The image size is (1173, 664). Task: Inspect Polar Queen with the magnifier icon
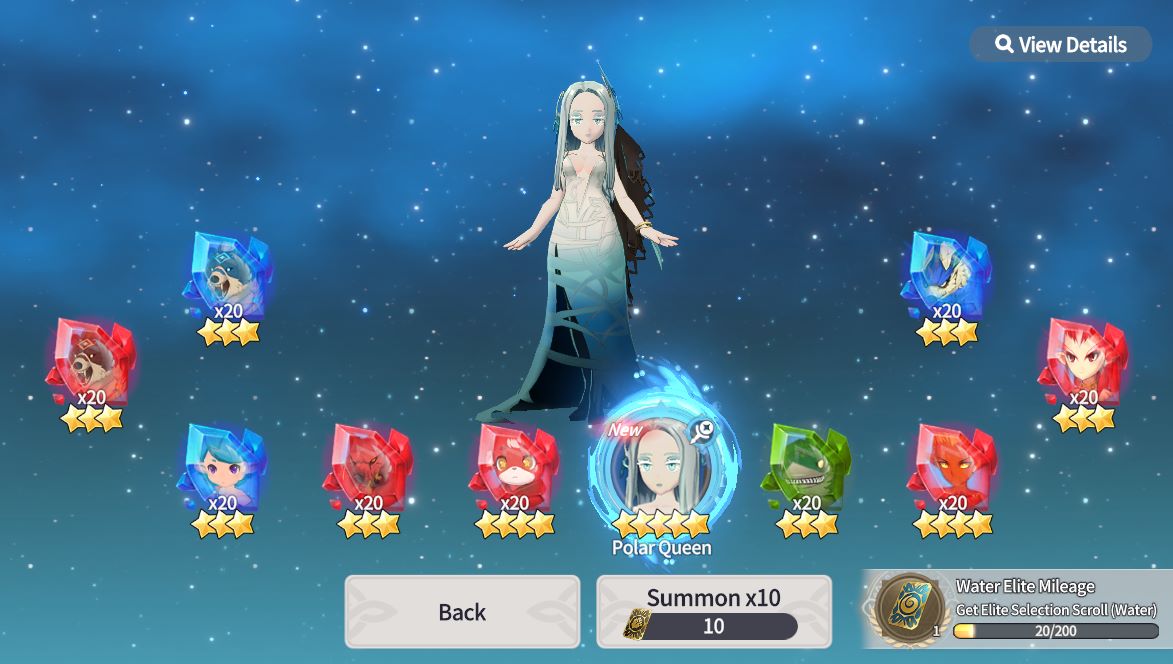point(704,431)
